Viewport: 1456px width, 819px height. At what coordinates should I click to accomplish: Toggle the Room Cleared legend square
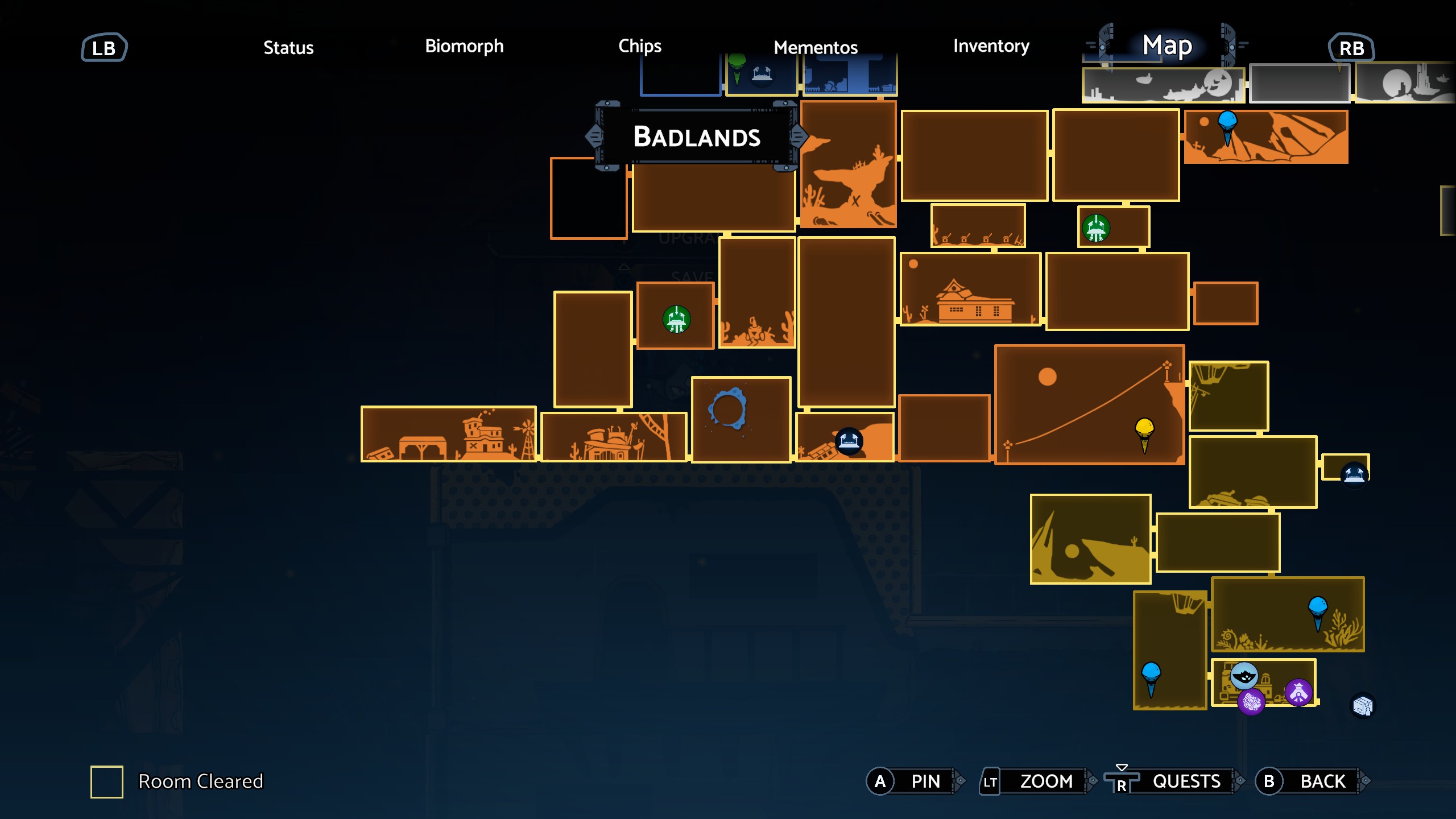pyautogui.click(x=107, y=781)
